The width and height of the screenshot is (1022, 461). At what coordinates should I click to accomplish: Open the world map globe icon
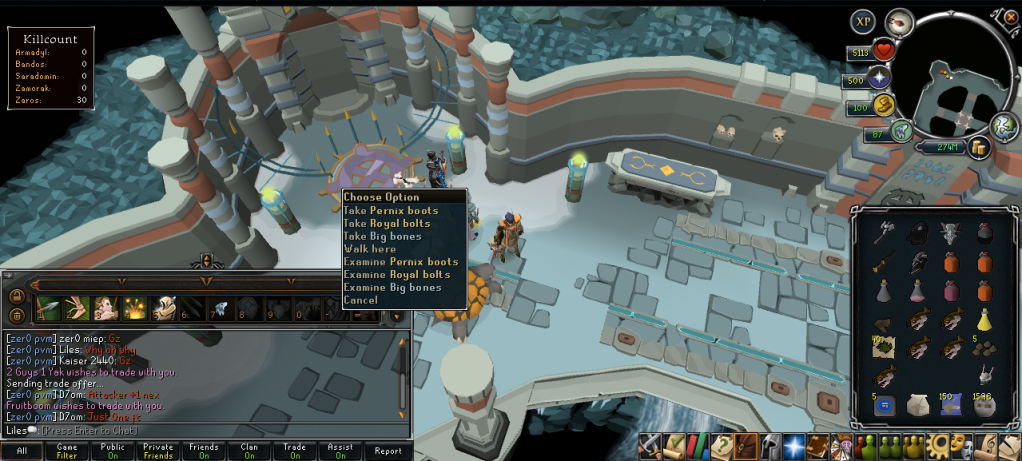tap(1004, 127)
